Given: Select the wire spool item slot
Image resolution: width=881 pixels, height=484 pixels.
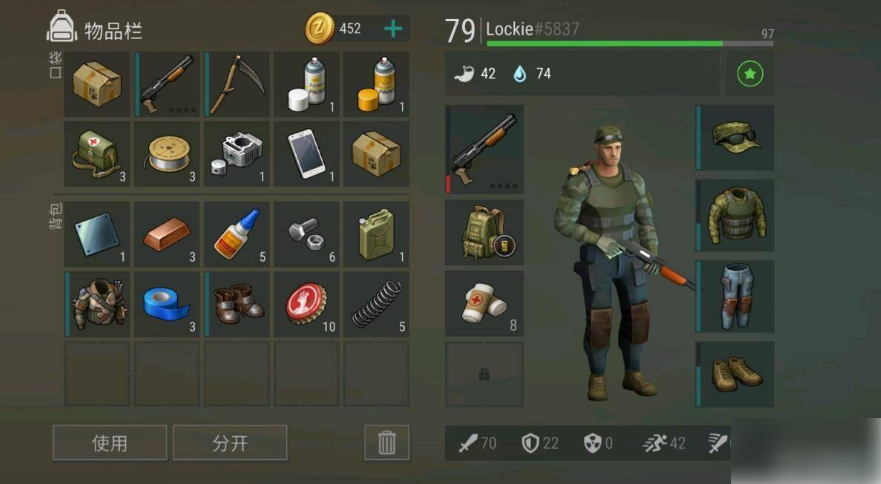Looking at the screenshot, I should [x=167, y=154].
